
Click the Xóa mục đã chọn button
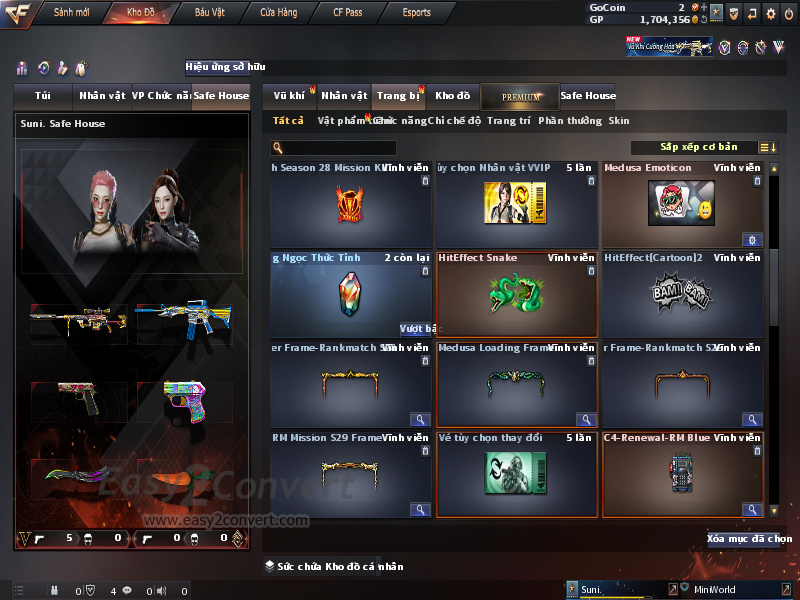coord(749,539)
